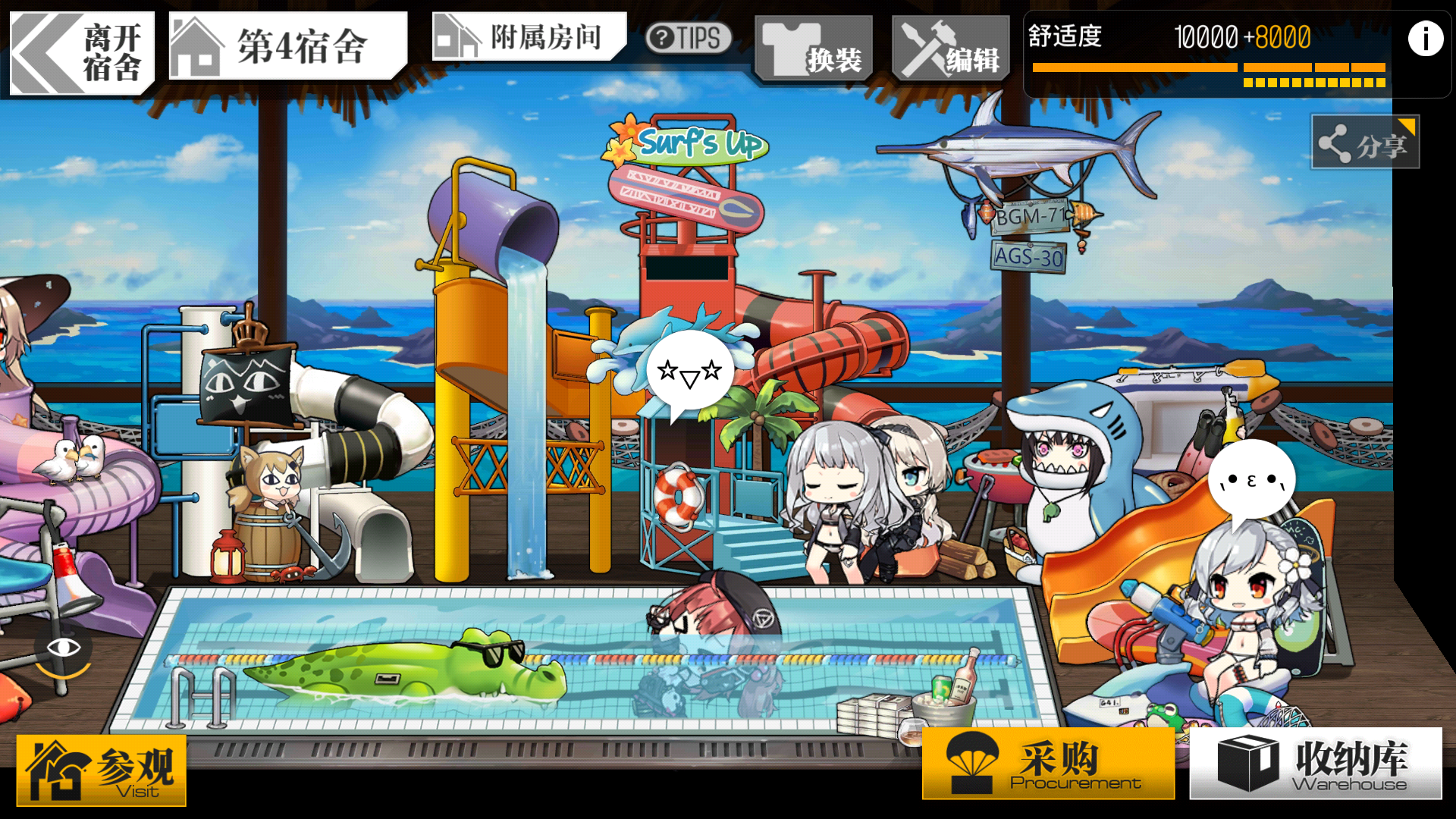View comfort level info
This screenshot has height=819, width=1456.
pyautogui.click(x=1425, y=39)
